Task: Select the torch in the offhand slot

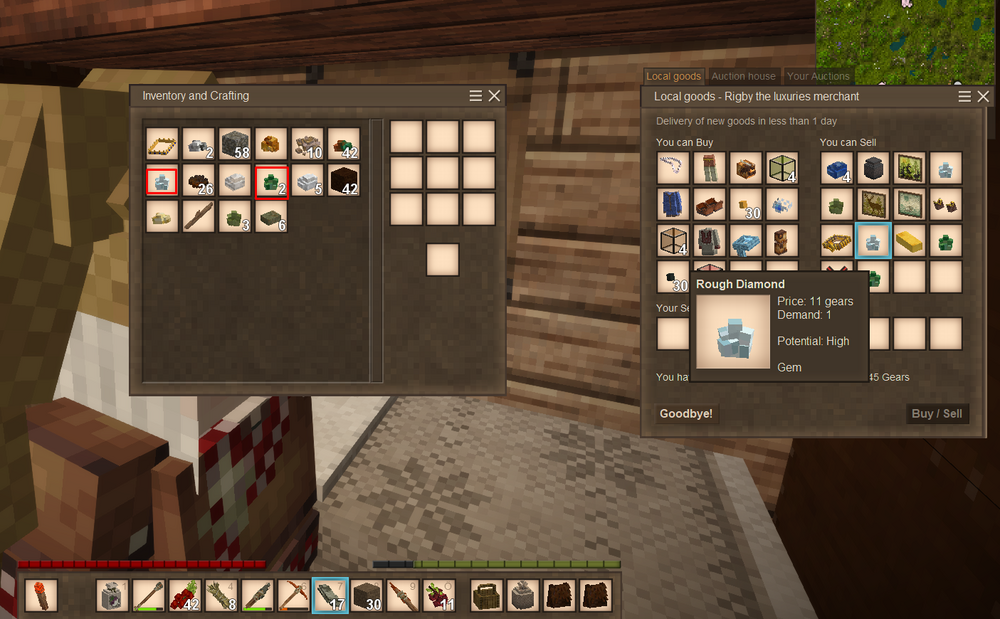Action: pos(41,596)
